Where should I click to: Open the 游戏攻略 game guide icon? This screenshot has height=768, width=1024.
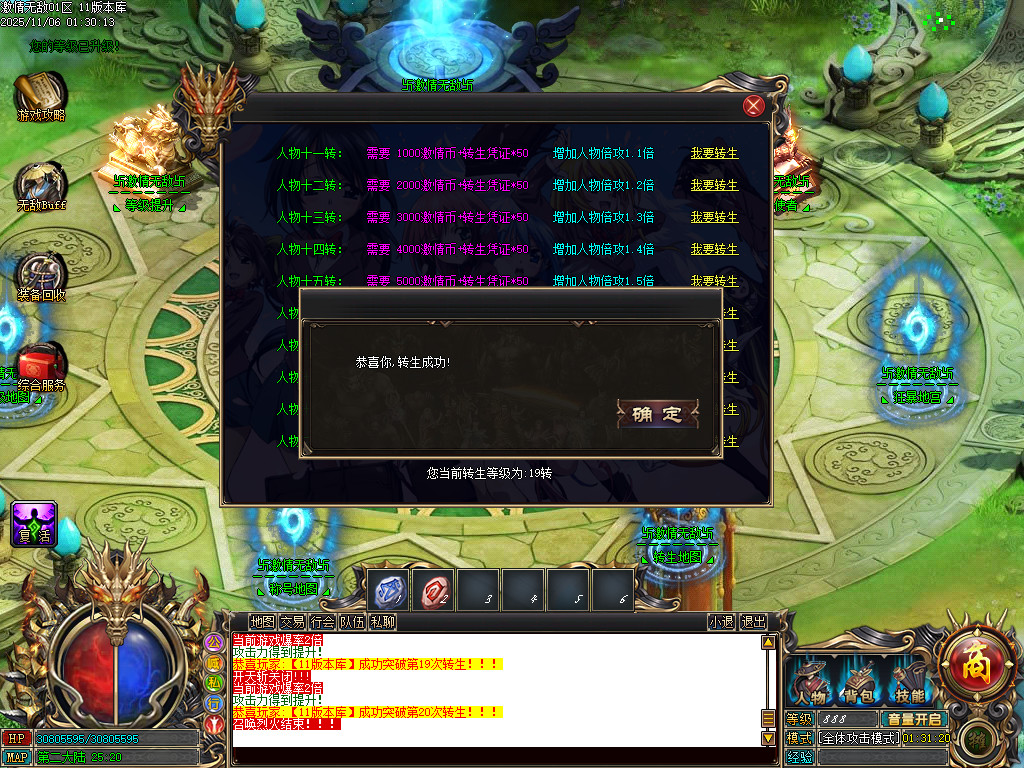pyautogui.click(x=40, y=97)
